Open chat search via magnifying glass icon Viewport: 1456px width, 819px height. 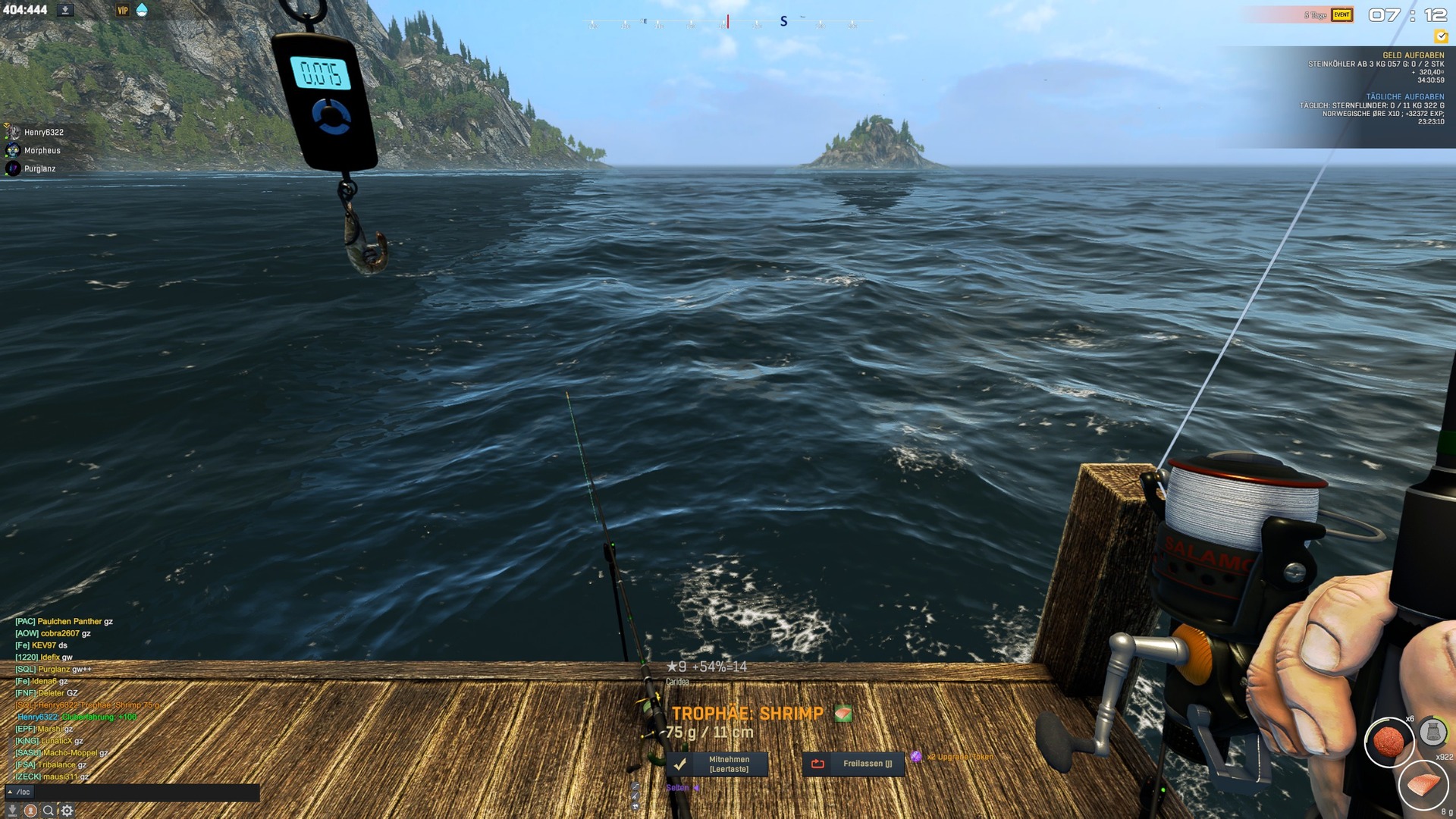pyautogui.click(x=49, y=811)
